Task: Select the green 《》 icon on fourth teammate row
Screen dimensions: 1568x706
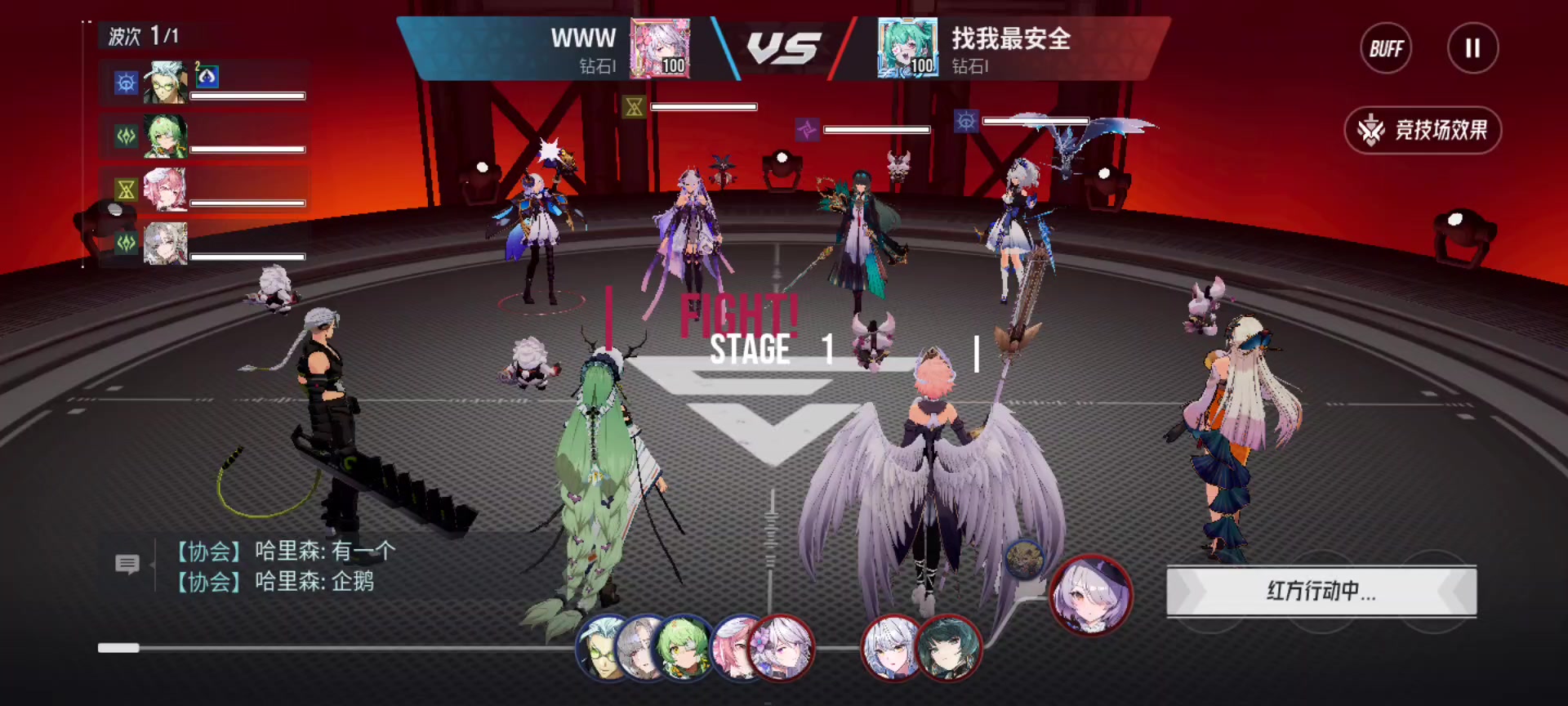Action: tap(125, 242)
